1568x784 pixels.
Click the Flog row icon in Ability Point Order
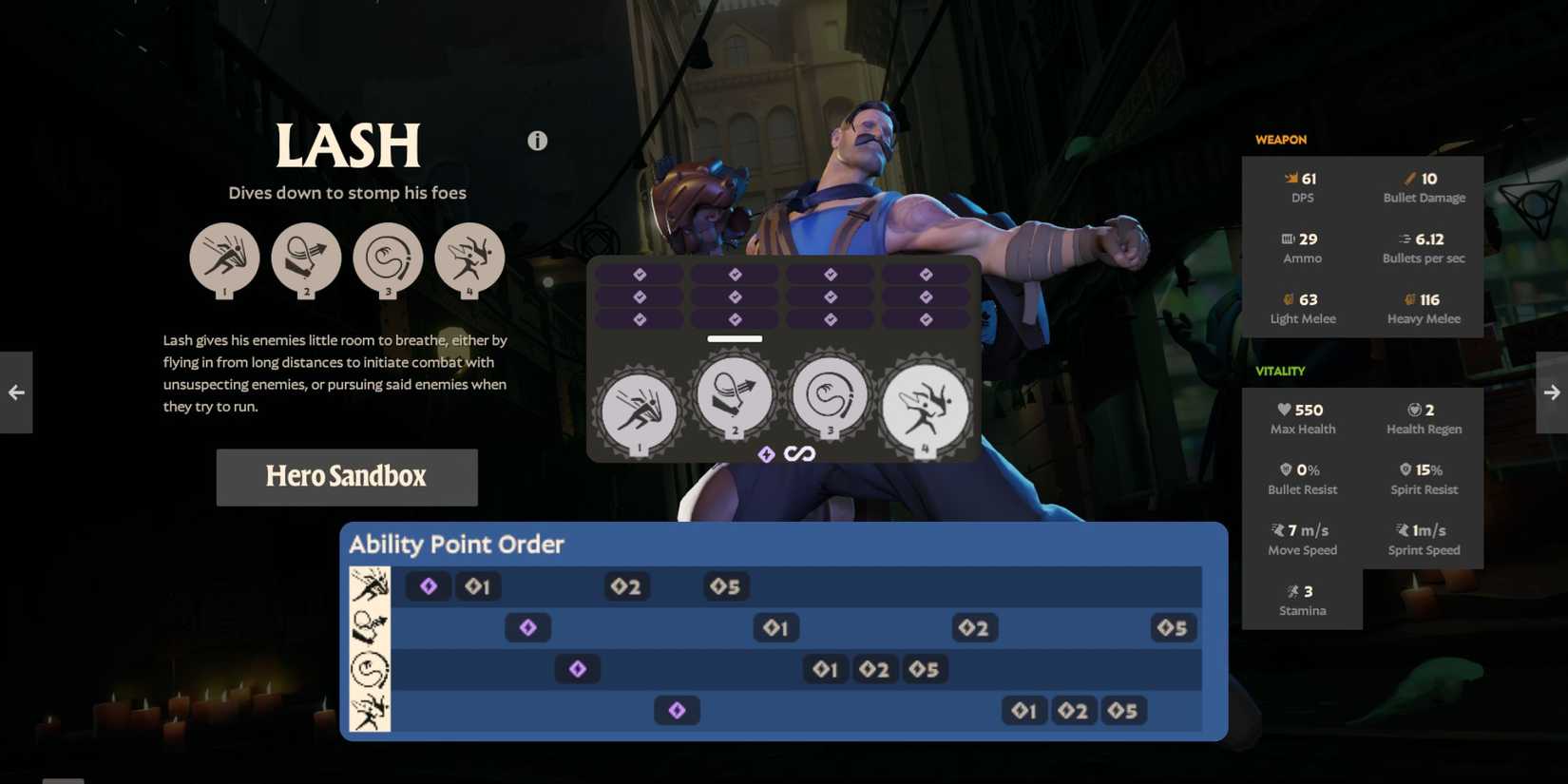click(x=371, y=669)
